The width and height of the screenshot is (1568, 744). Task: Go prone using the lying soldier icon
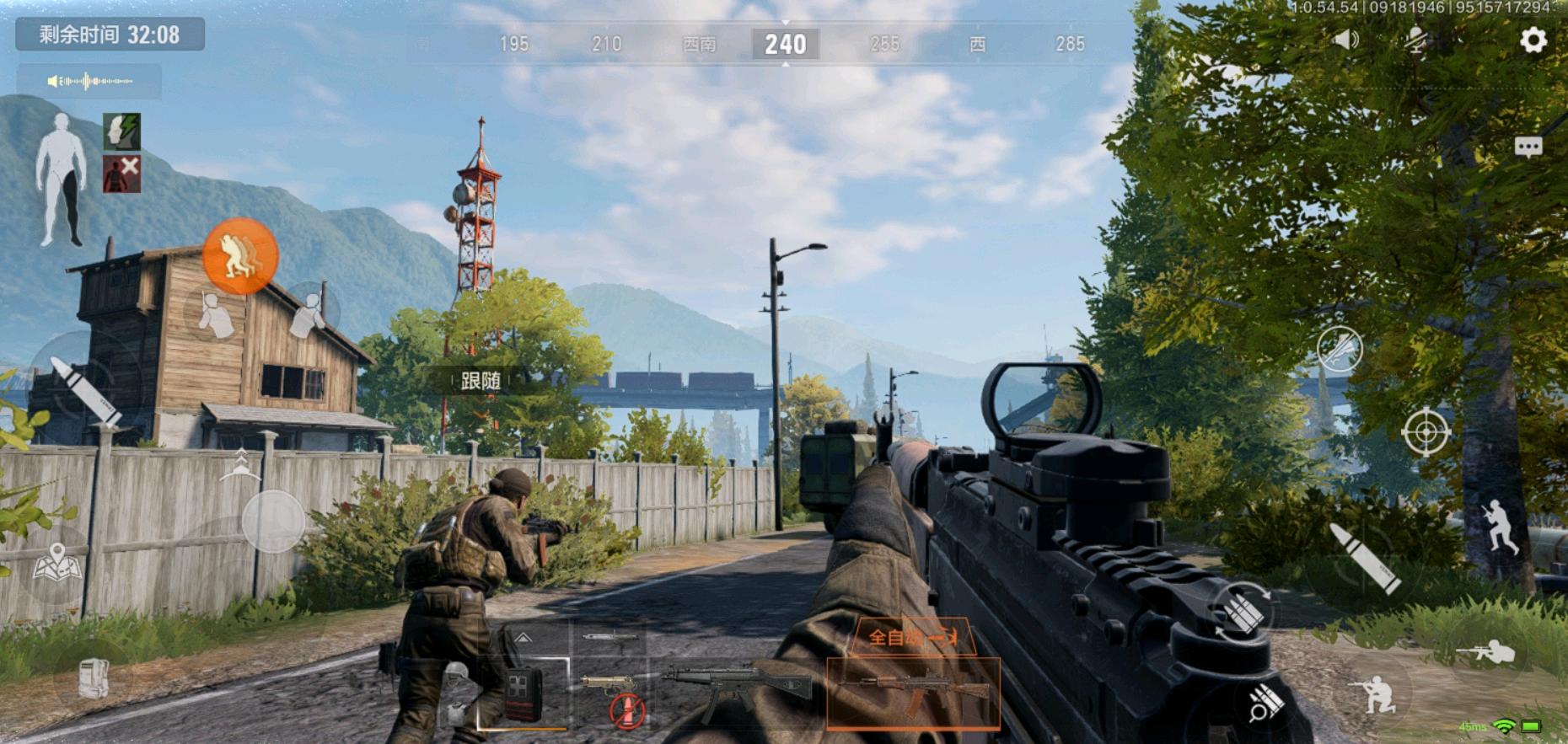click(1486, 652)
